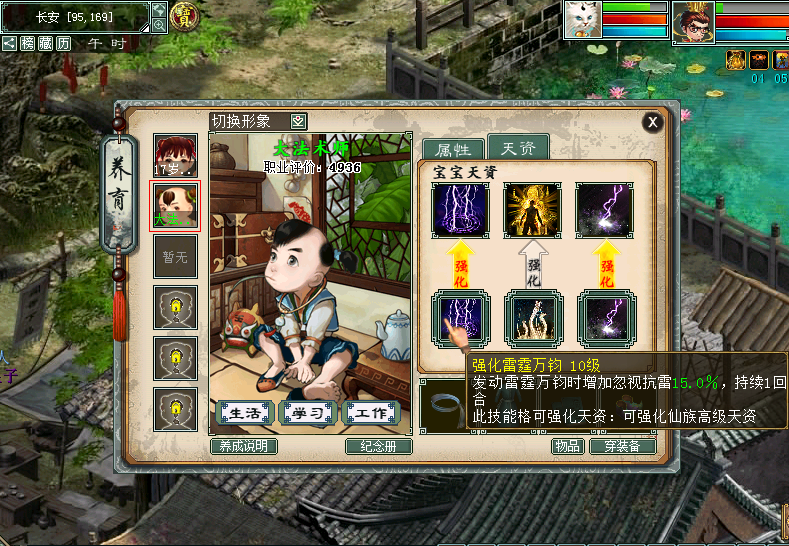The width and height of the screenshot is (789, 546).
Task: Click the white 强化 arrow under the golden talent
Action: pyautogui.click(x=532, y=265)
